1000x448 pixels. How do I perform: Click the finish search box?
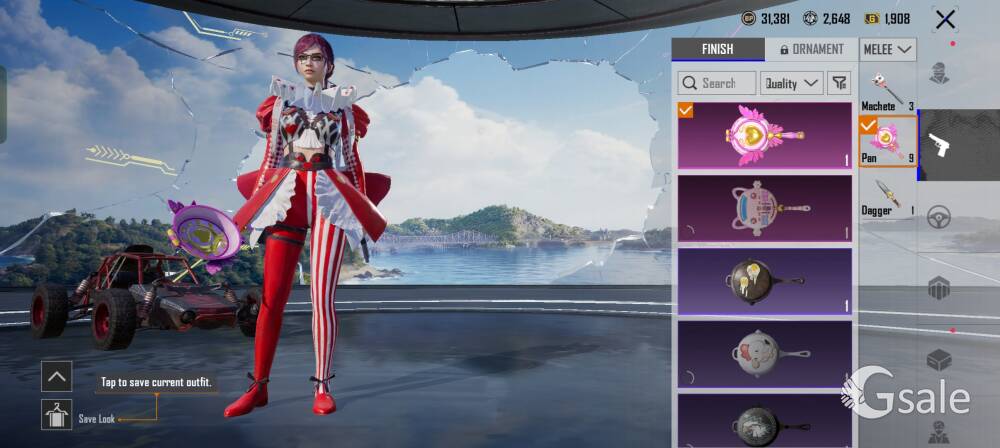[717, 83]
